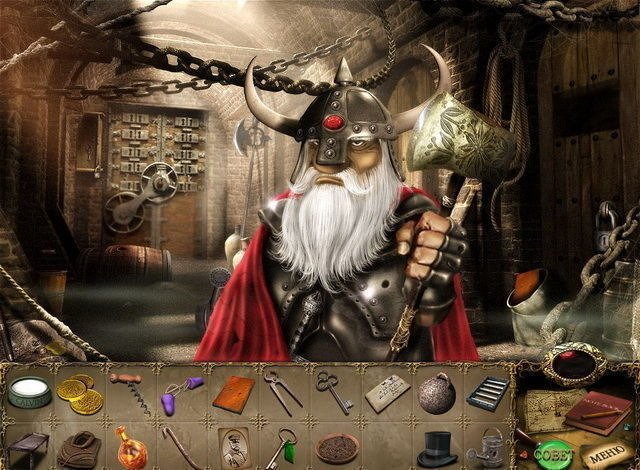Select the purple earplugs item
The width and height of the screenshot is (640, 470).
tap(181, 392)
